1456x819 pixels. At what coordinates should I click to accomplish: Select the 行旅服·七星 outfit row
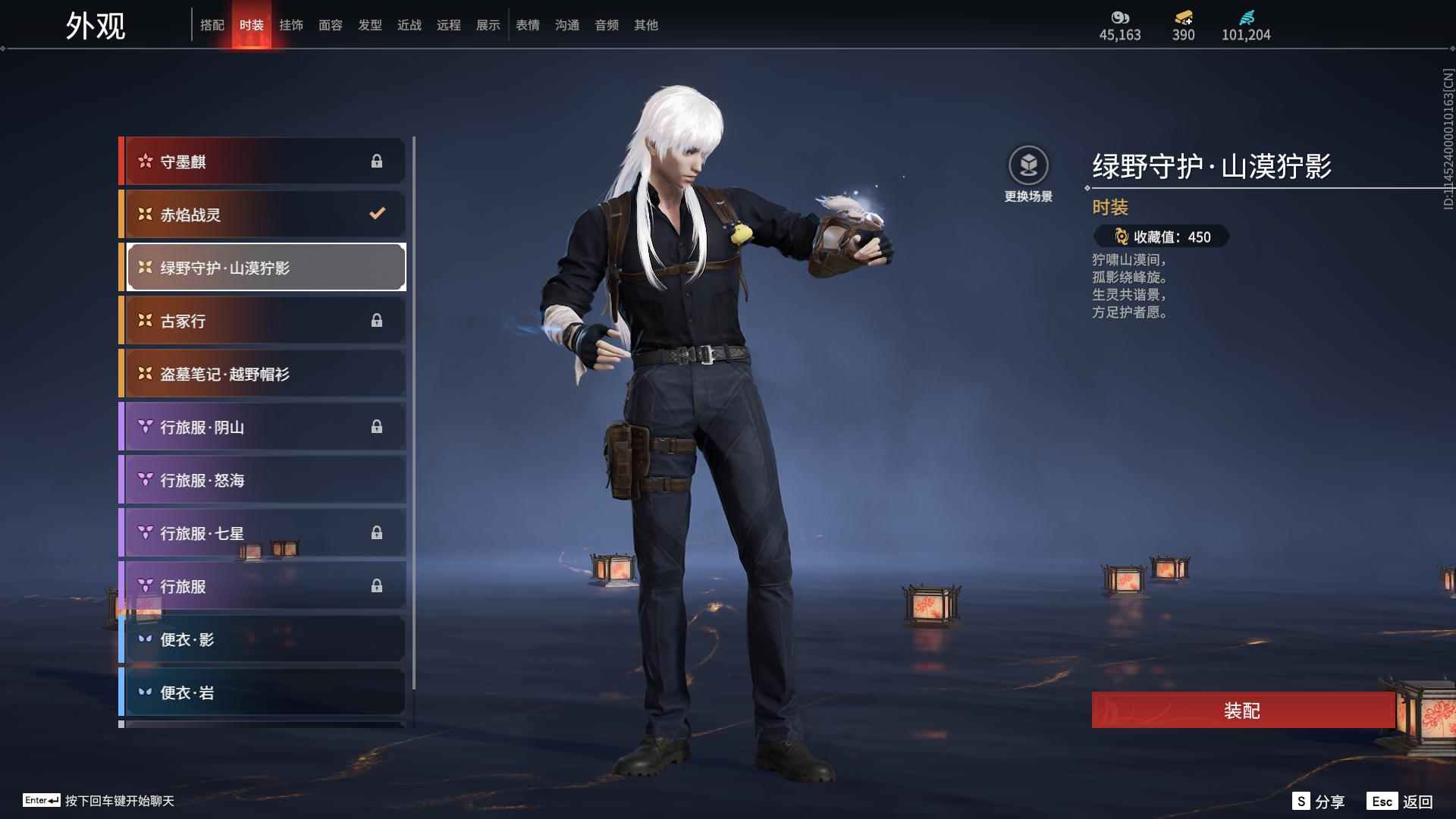[x=262, y=533]
